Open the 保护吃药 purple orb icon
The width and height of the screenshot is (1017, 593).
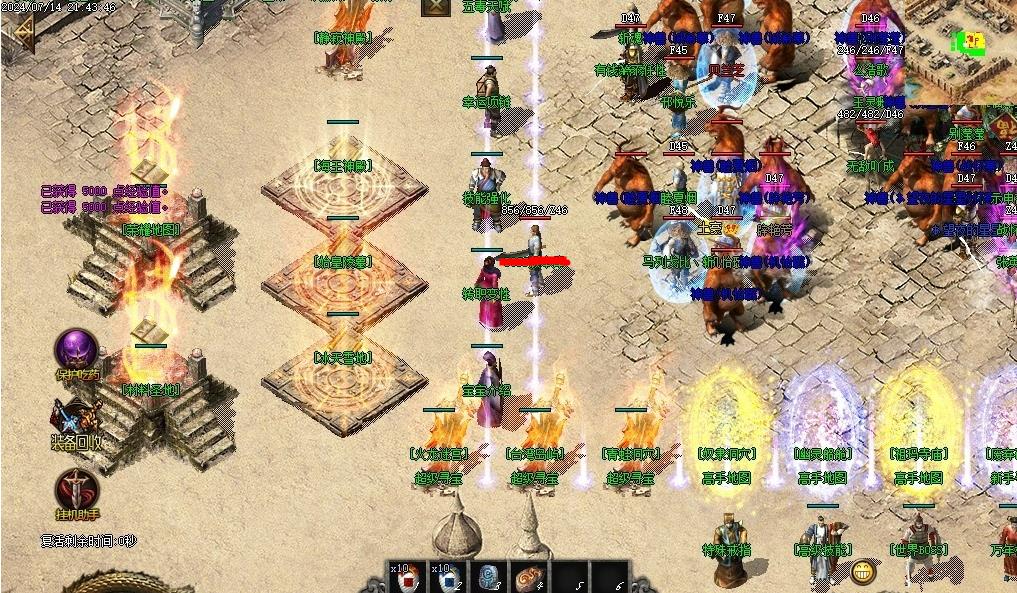[76, 350]
